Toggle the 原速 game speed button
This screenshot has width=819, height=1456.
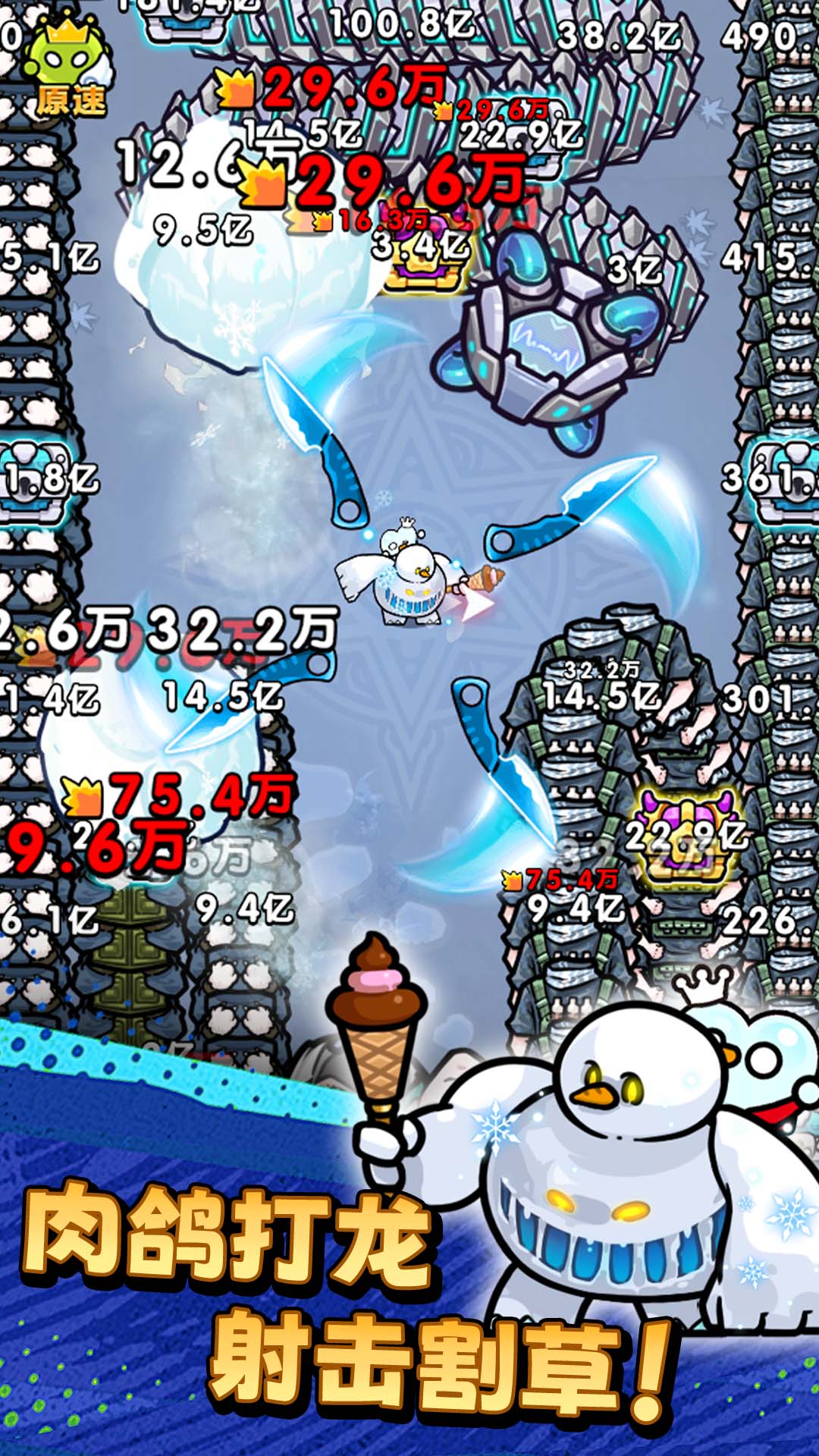point(68,70)
